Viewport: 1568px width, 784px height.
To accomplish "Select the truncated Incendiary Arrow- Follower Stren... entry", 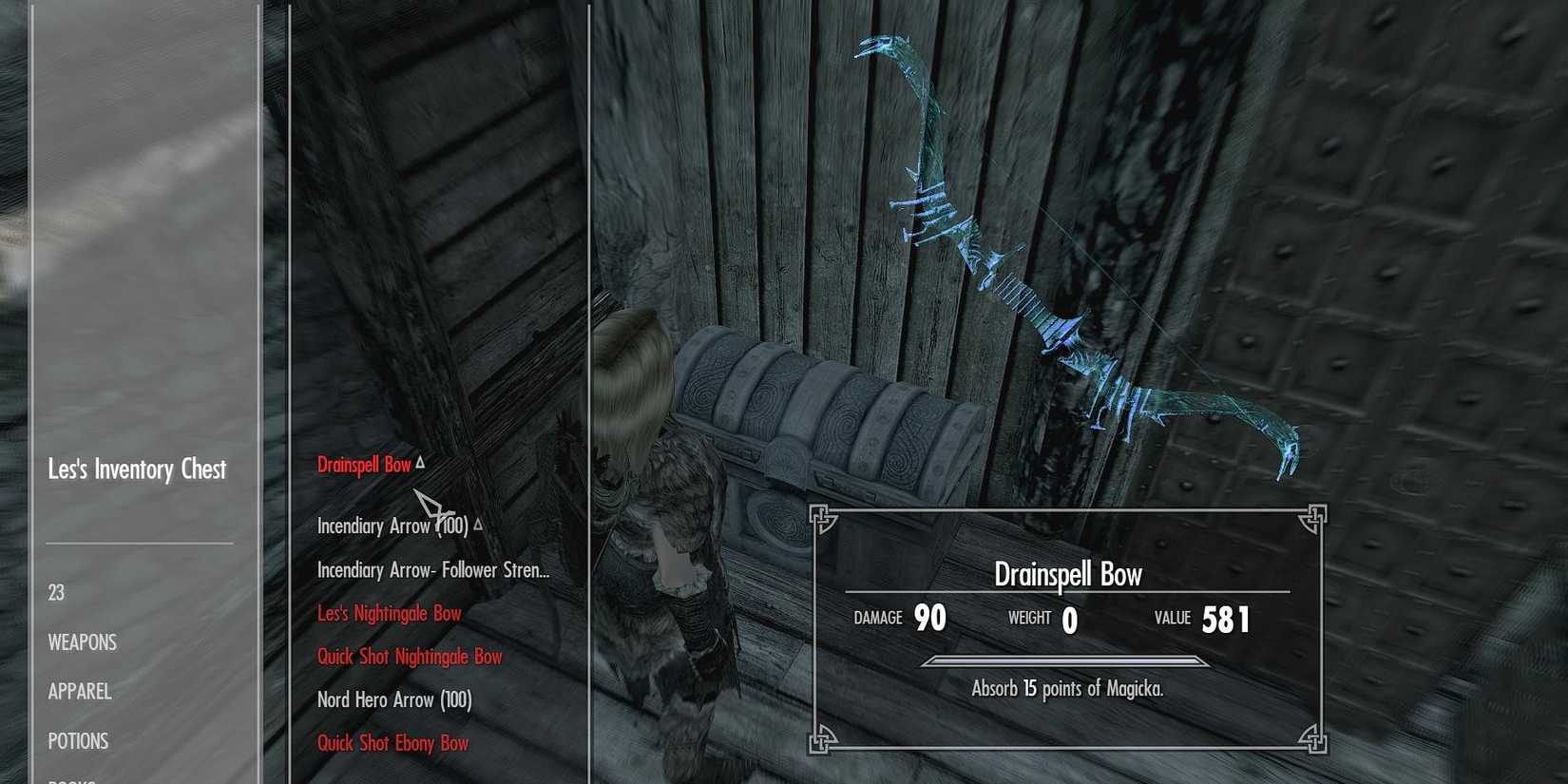I will [x=433, y=570].
